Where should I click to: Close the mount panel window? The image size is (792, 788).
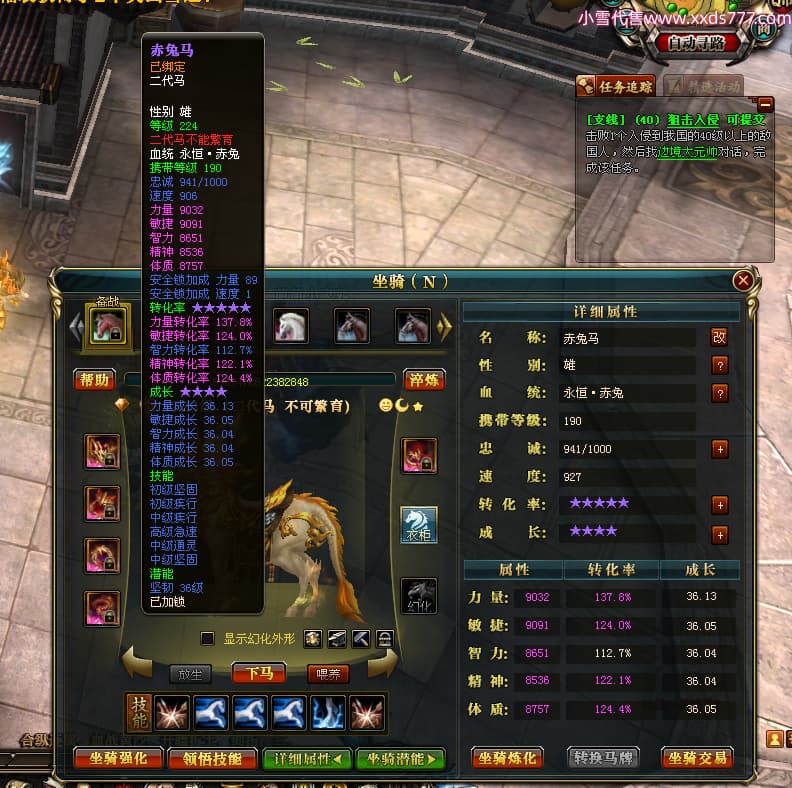coord(743,281)
